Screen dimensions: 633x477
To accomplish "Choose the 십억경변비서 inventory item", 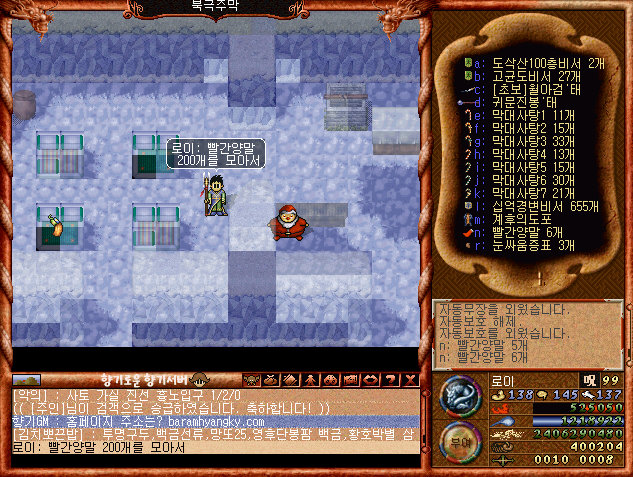I will (535, 206).
